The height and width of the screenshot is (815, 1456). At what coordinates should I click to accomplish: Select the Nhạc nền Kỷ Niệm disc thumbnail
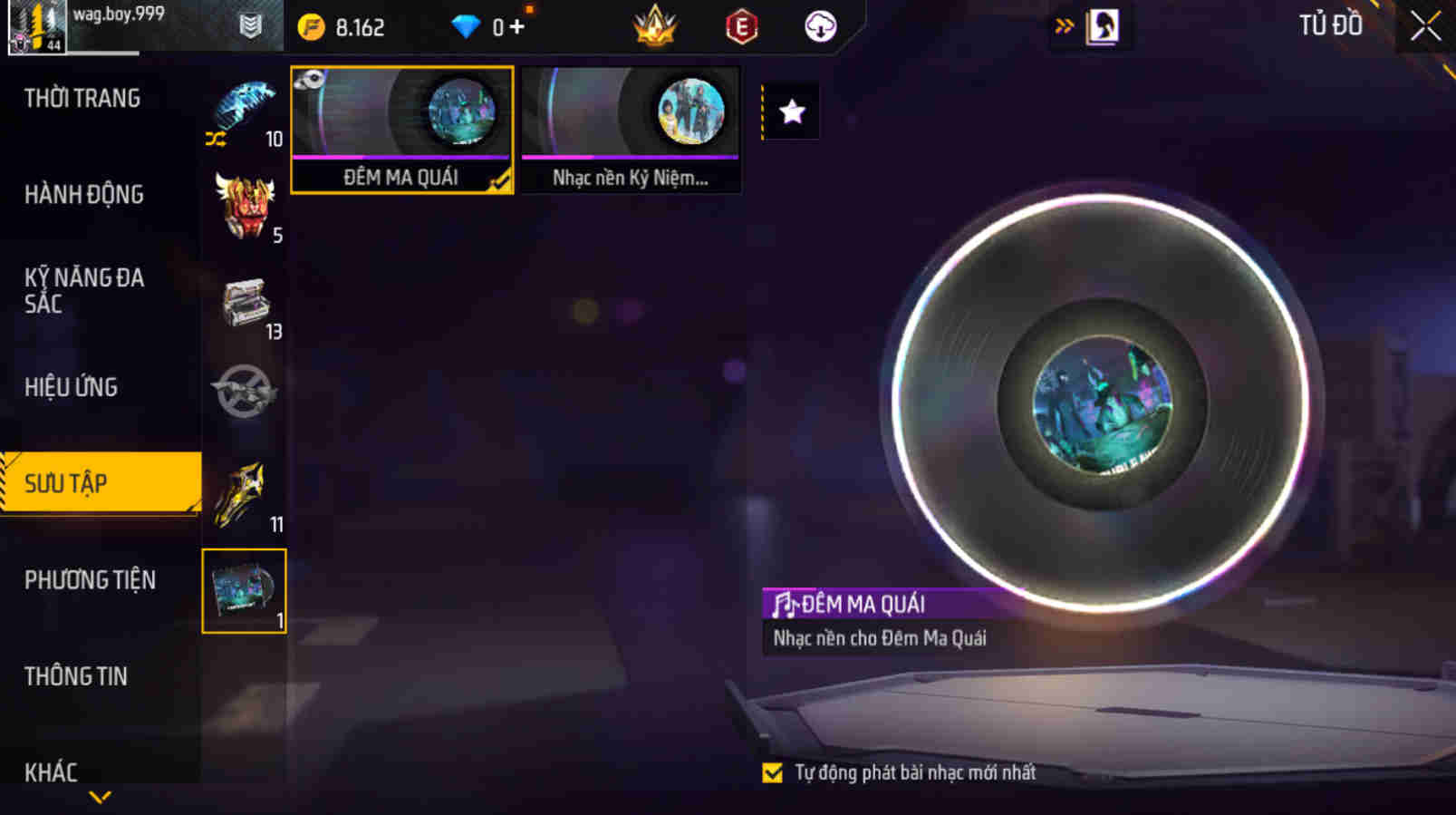point(631,127)
